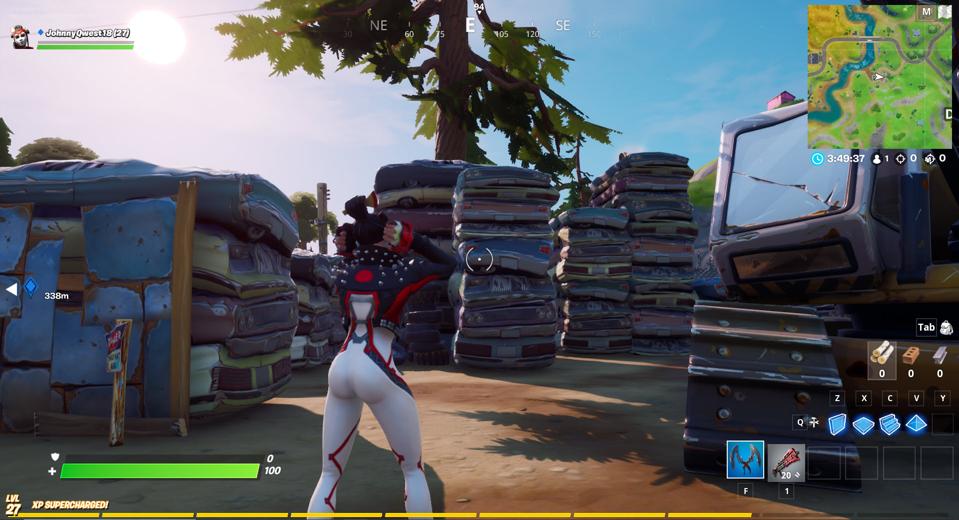The width and height of the screenshot is (959, 520).
Task: Open the minimap in the corner
Action: click(x=879, y=76)
